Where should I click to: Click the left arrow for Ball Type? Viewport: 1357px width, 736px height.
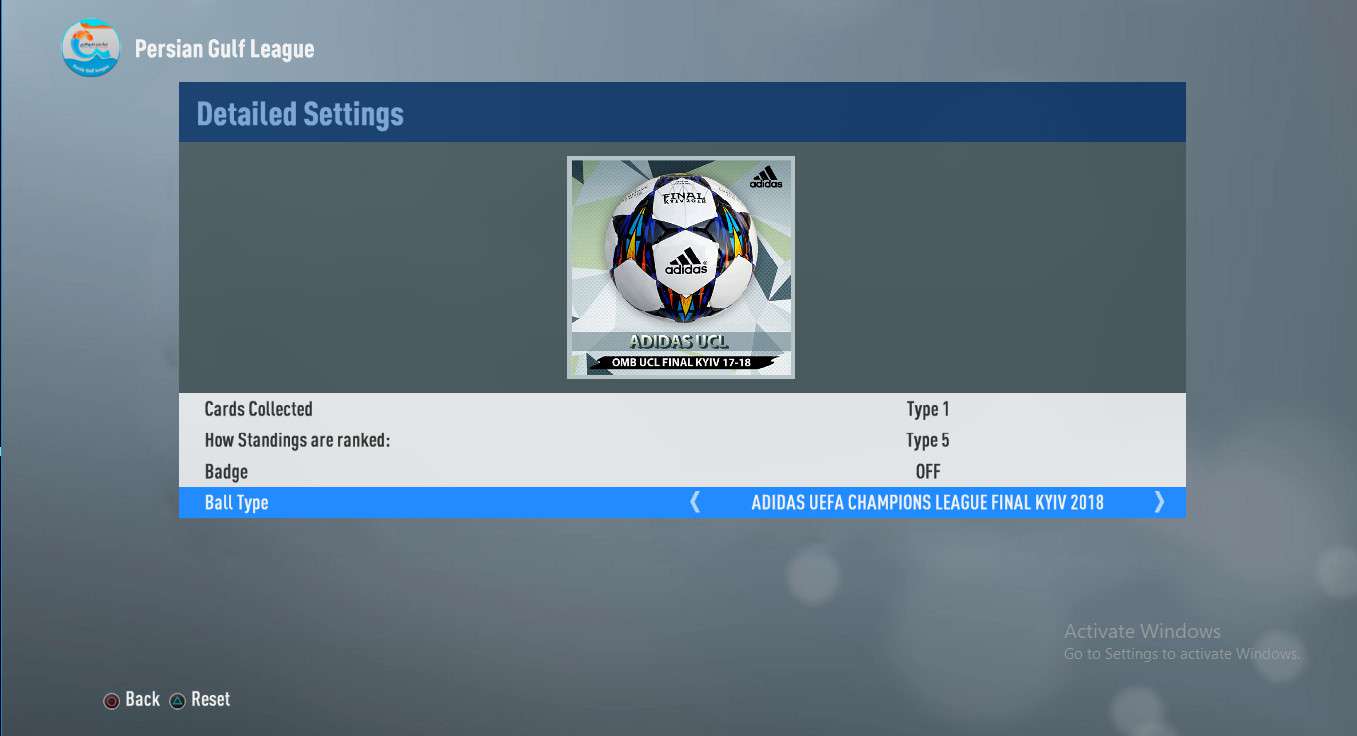695,502
